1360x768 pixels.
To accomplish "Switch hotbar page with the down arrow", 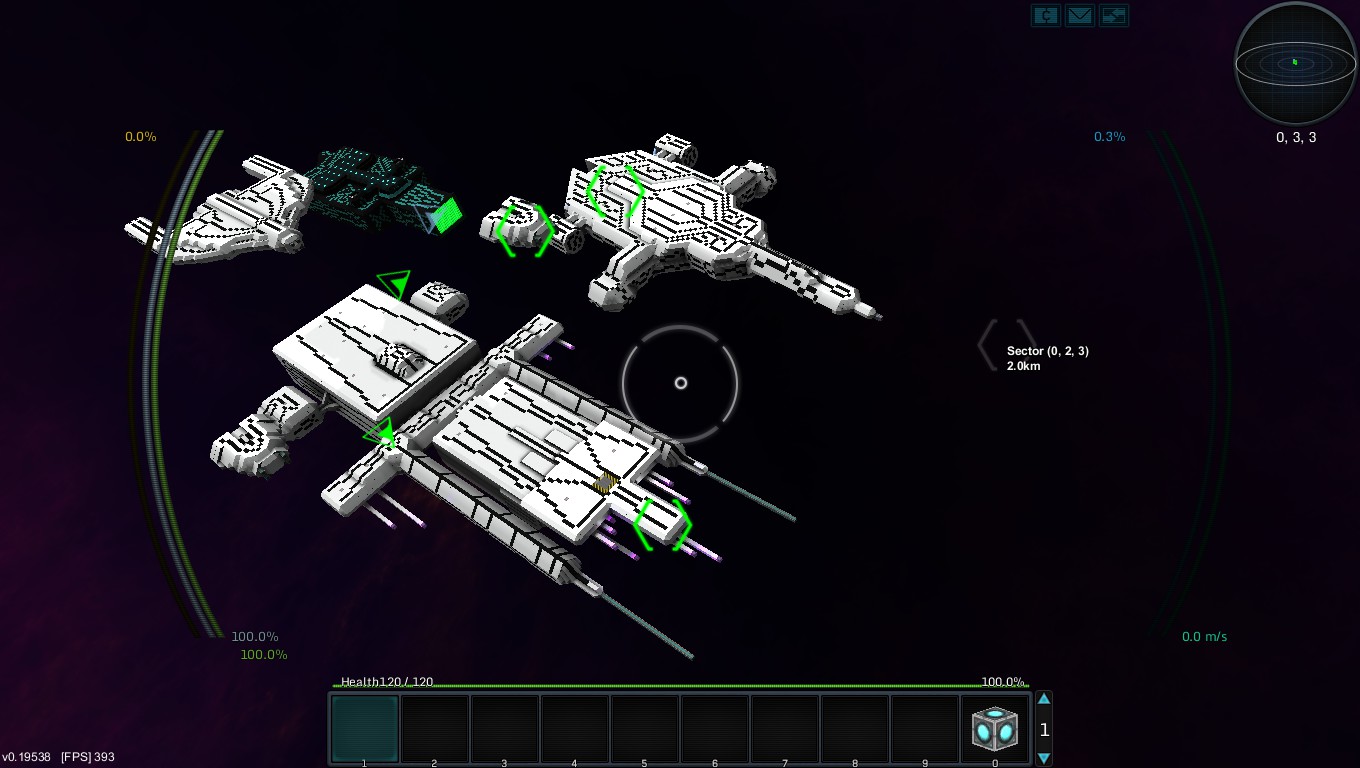I will 1044,758.
